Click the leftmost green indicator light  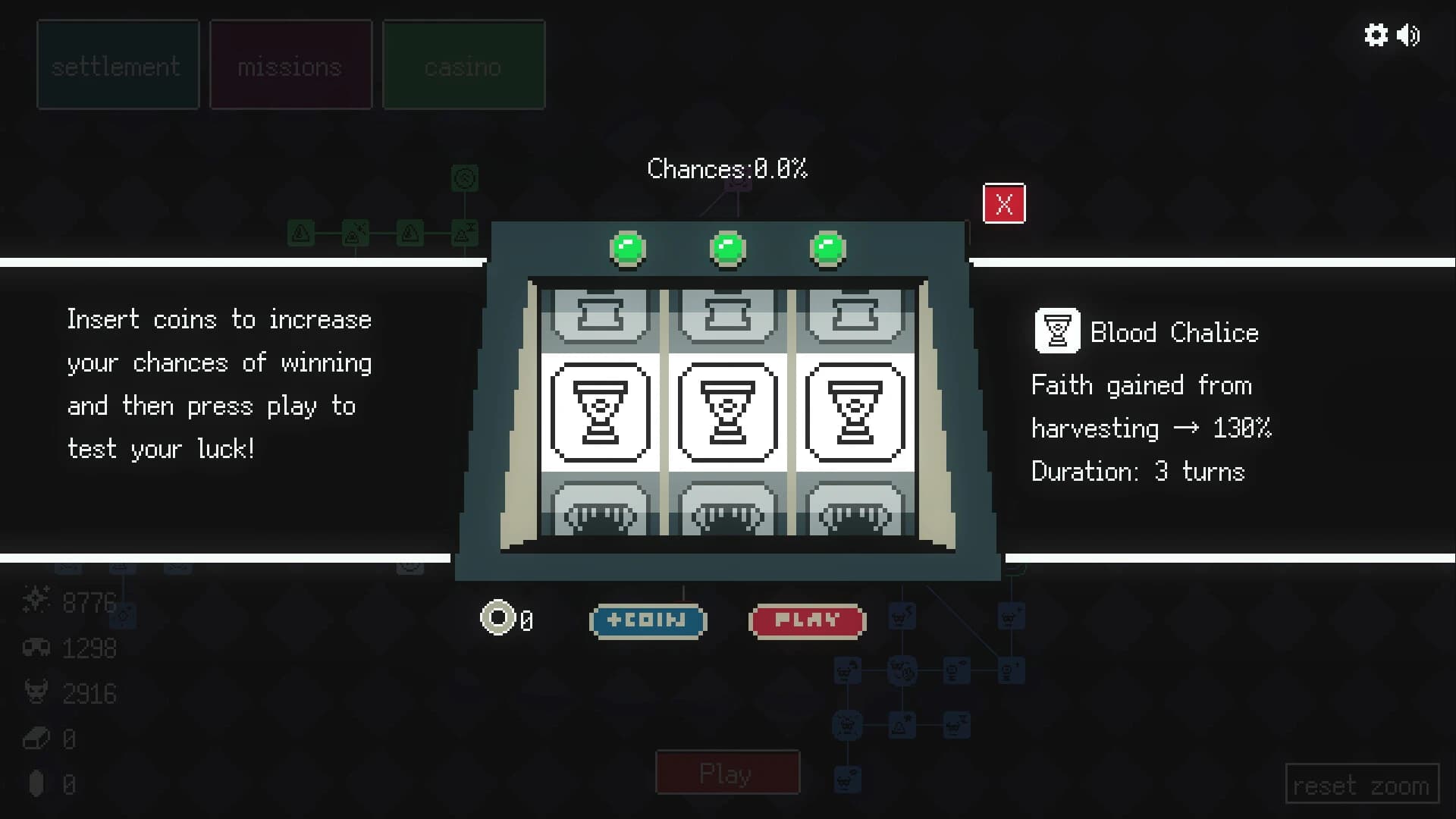point(628,247)
